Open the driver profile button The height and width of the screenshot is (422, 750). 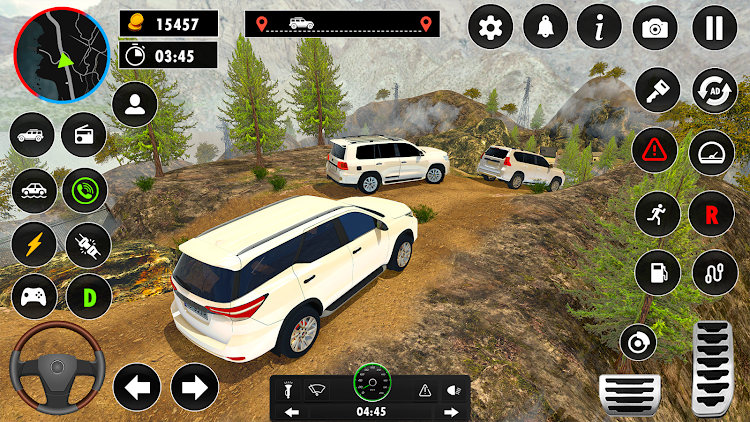click(134, 105)
